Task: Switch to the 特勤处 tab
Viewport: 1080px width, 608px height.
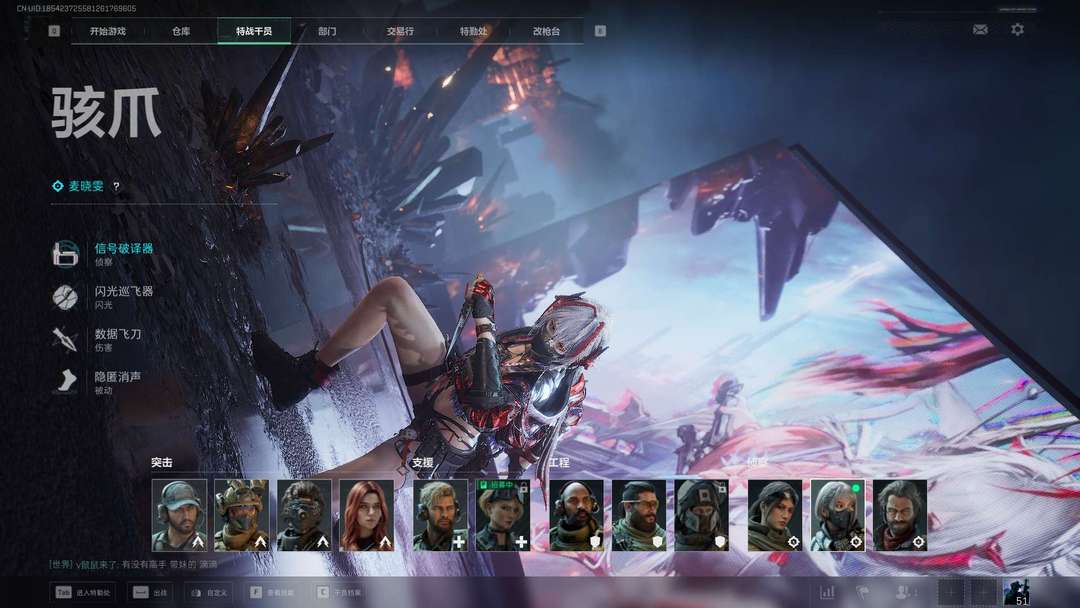Action: pos(474,31)
